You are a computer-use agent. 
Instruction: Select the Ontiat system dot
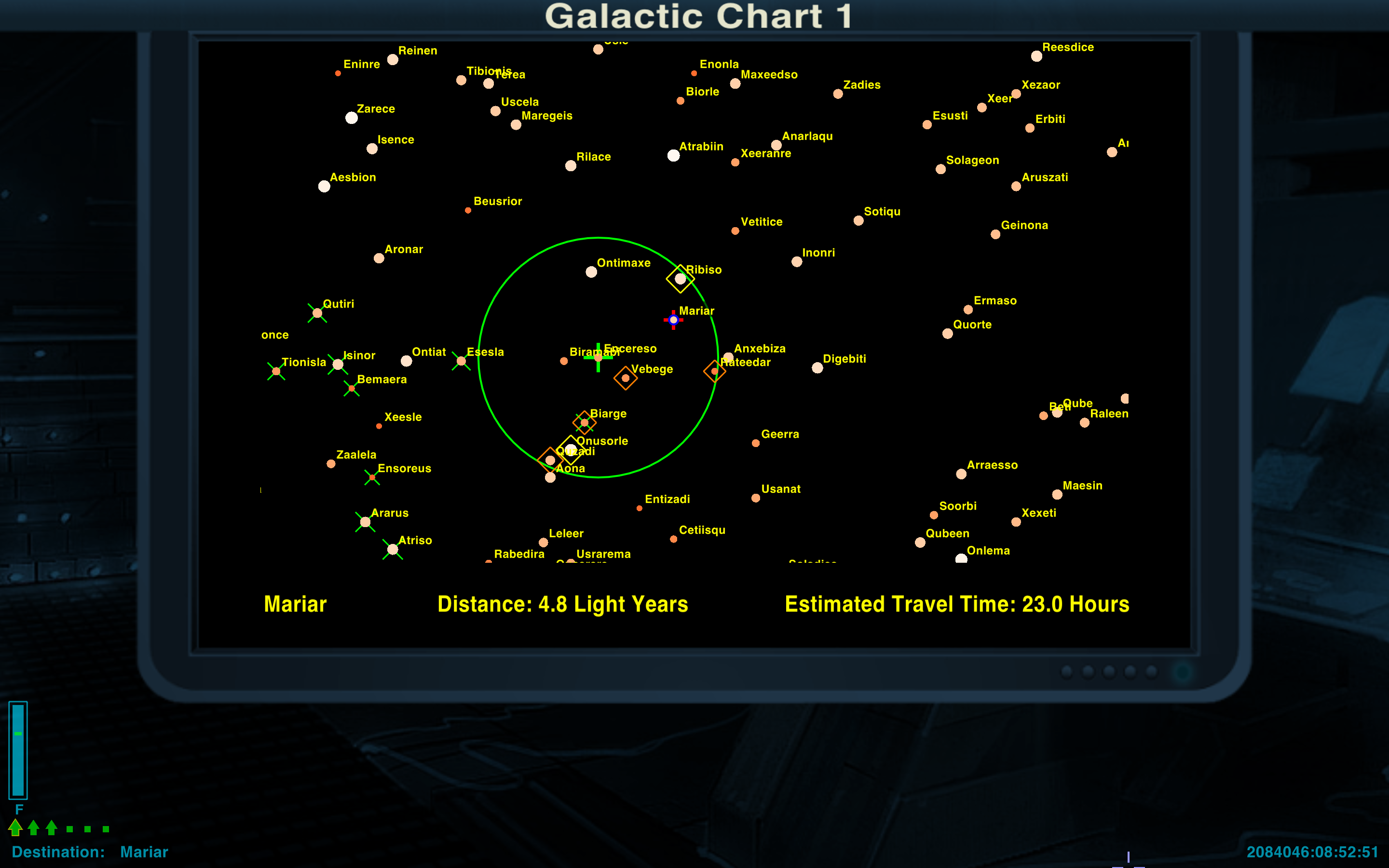pos(407,361)
